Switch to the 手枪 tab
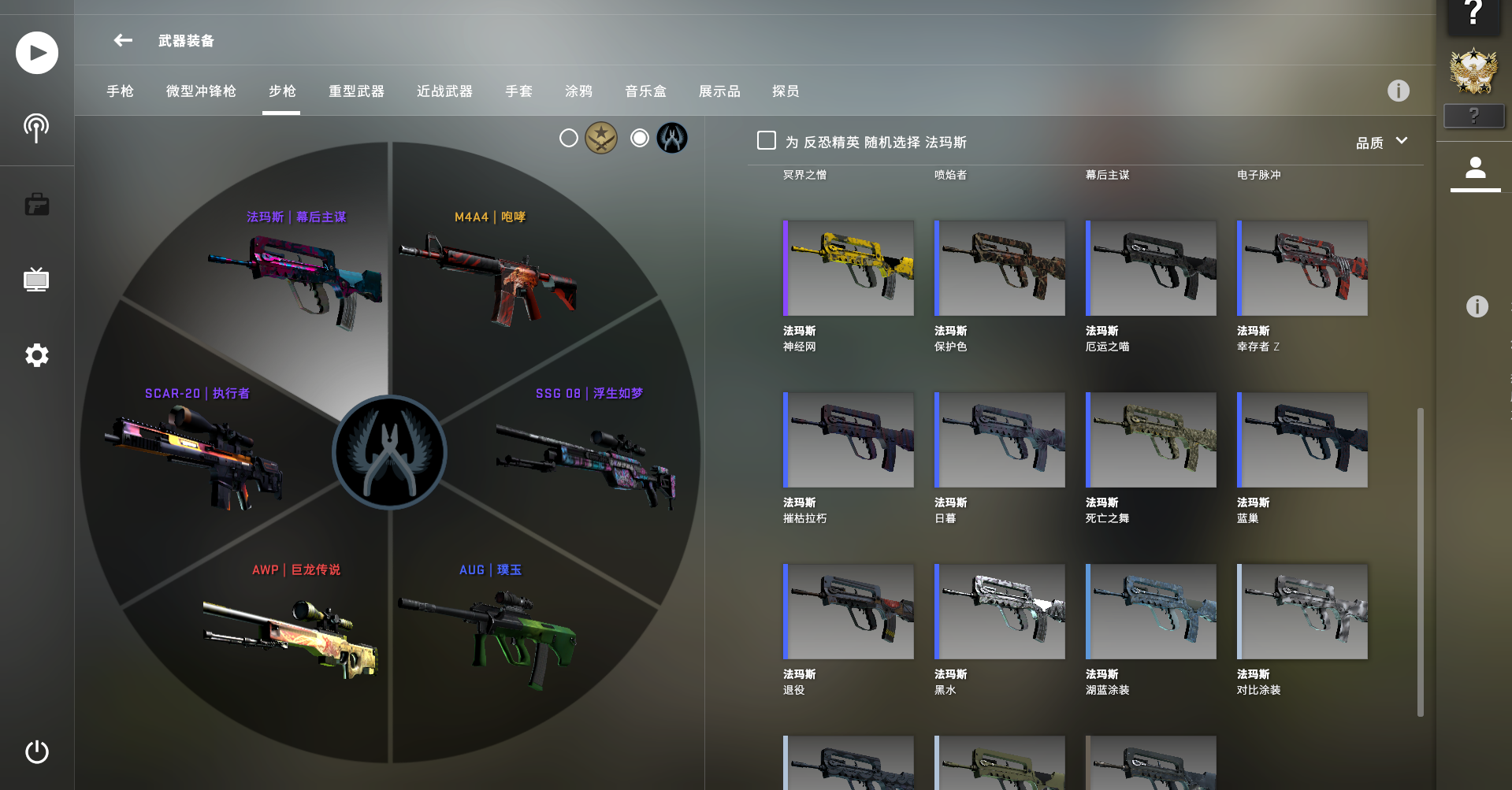 tap(120, 91)
